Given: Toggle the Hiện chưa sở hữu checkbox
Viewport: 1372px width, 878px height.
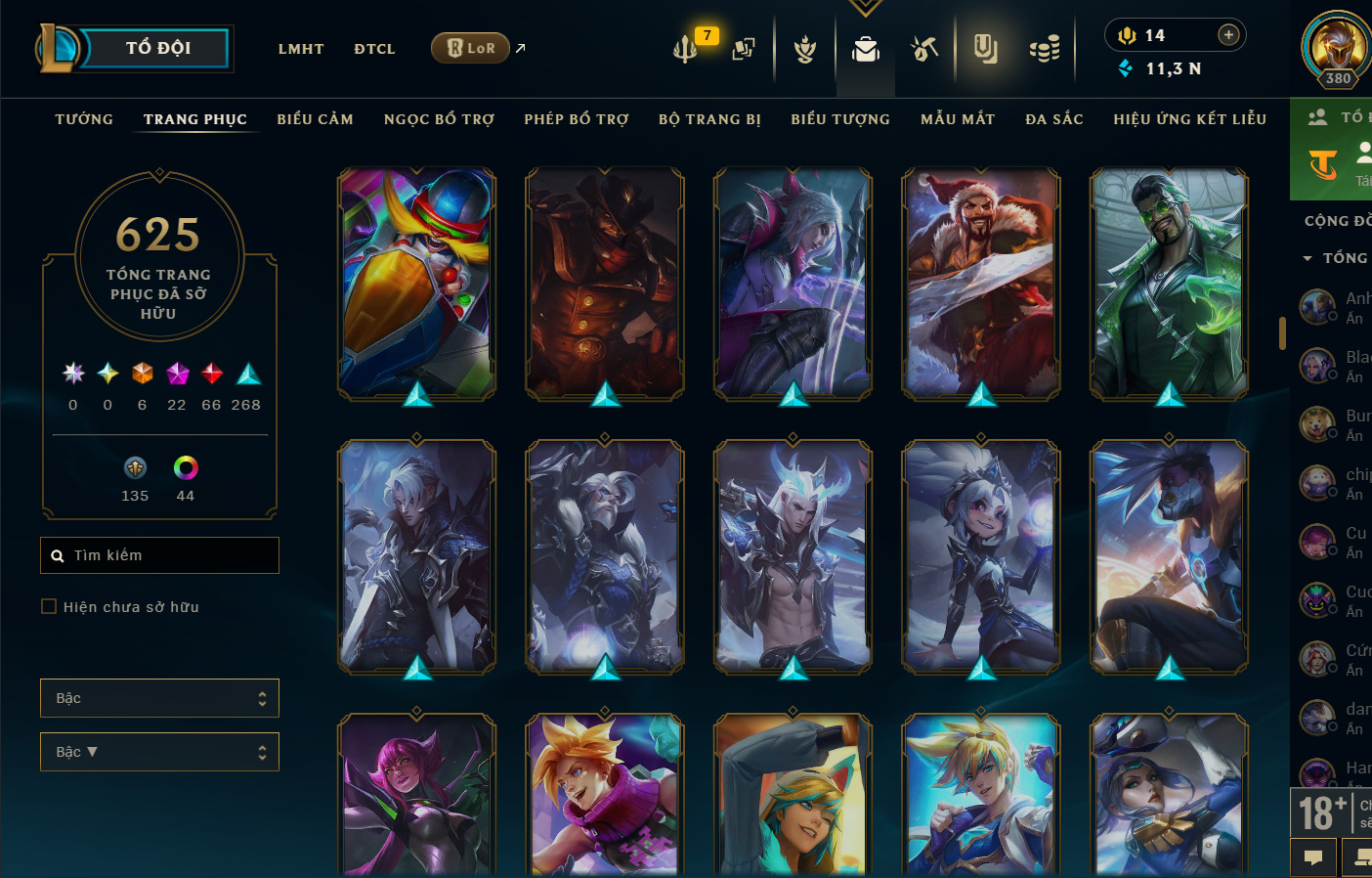Looking at the screenshot, I should [x=49, y=607].
